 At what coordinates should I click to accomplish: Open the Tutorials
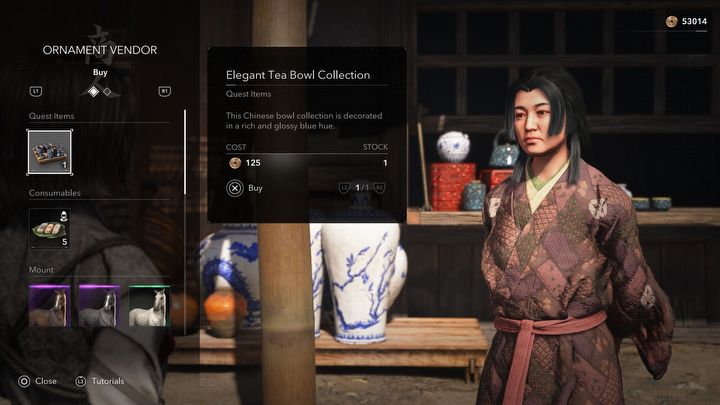click(100, 381)
